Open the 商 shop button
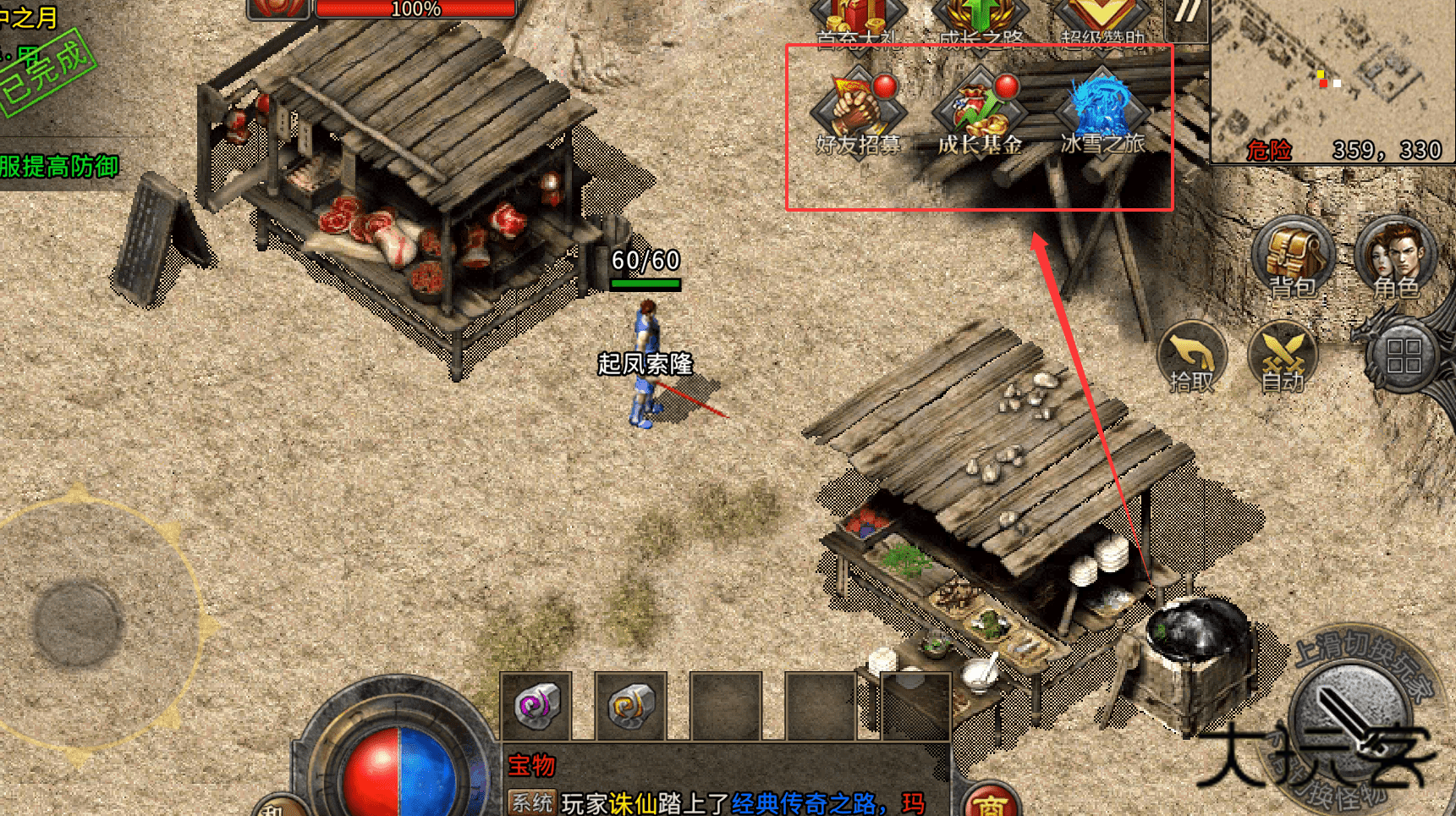 point(990,802)
